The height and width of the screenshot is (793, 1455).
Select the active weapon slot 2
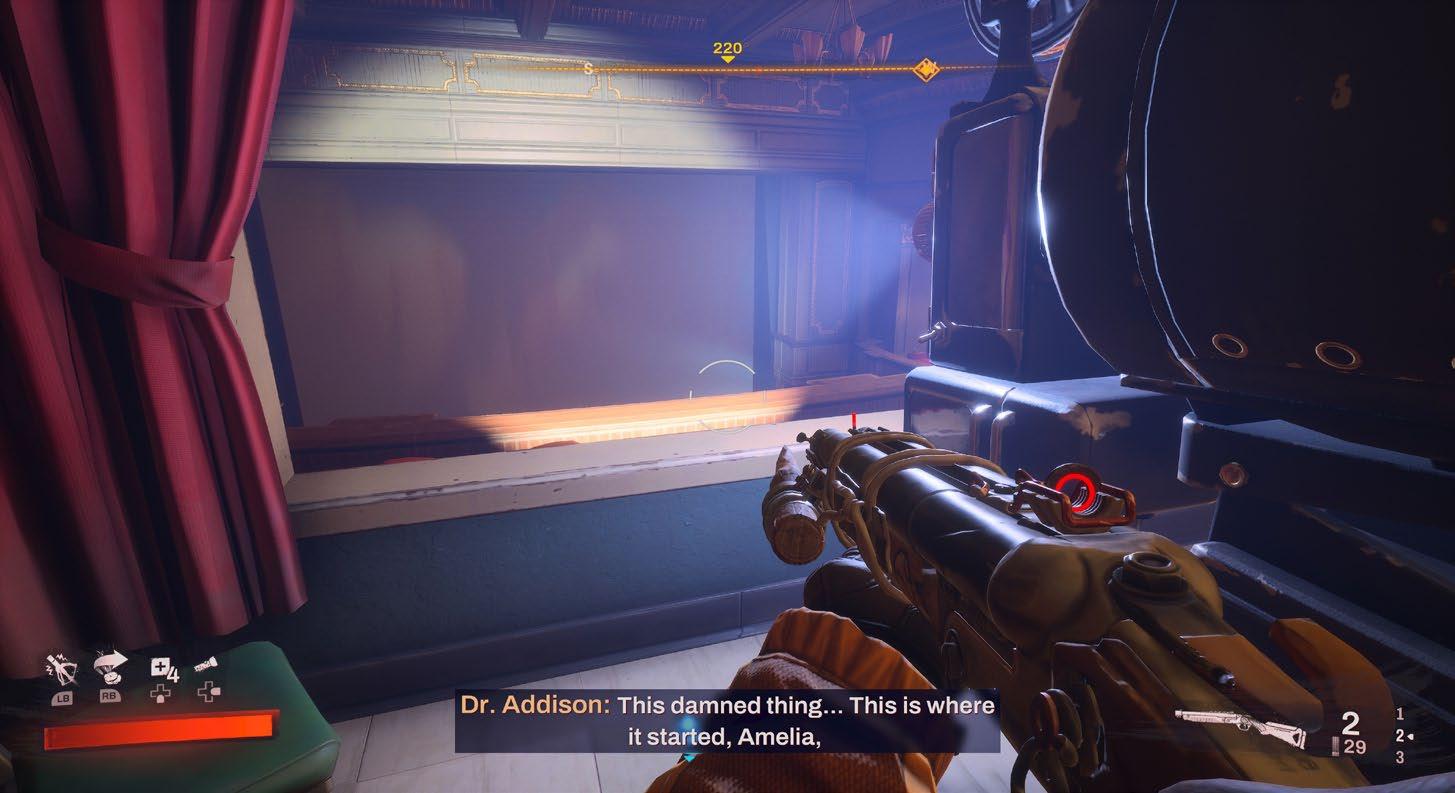coord(1400,736)
